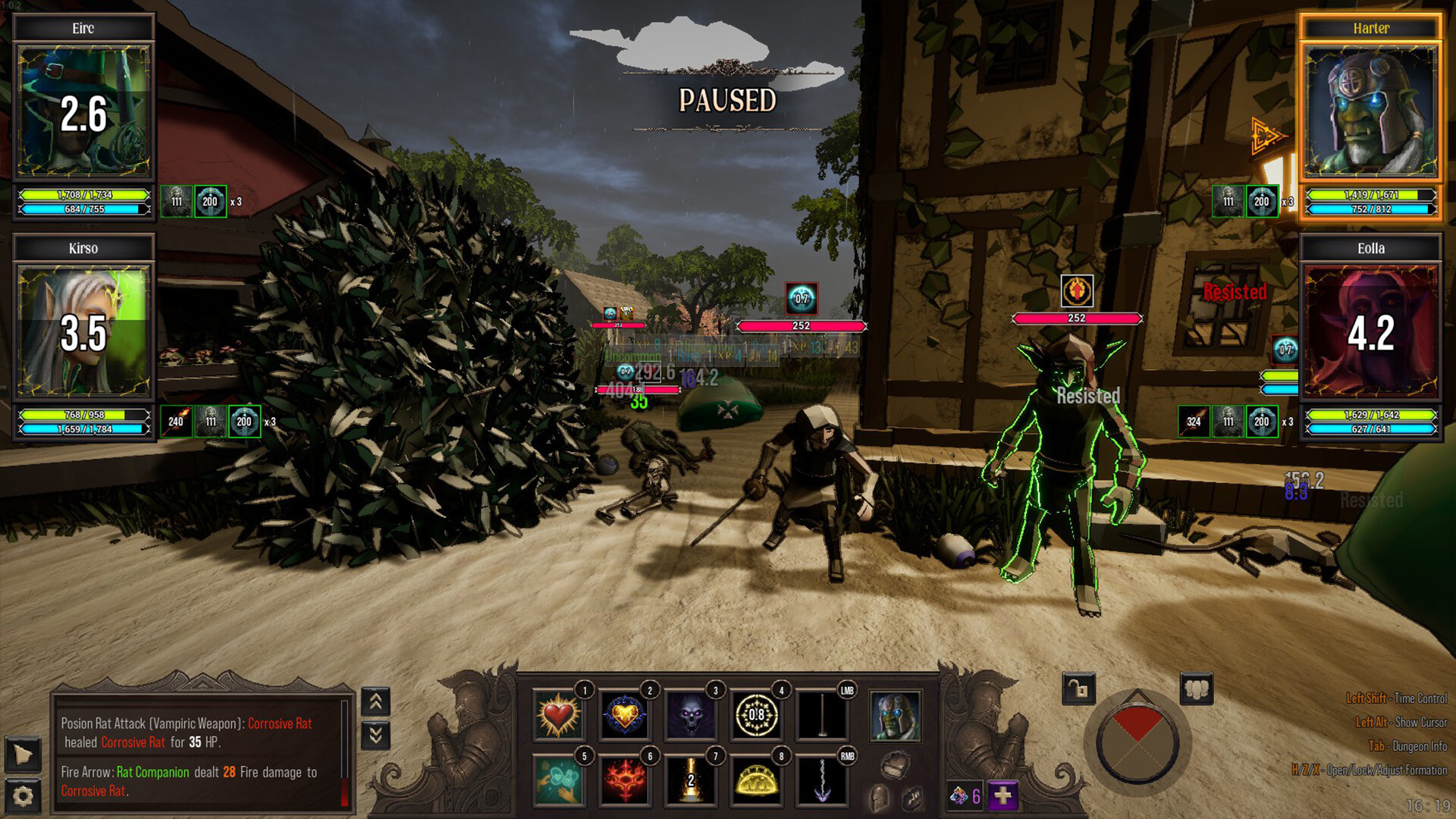Select the RMB chain hook attack slot
Viewport: 1456px width, 819px height.
(x=822, y=780)
